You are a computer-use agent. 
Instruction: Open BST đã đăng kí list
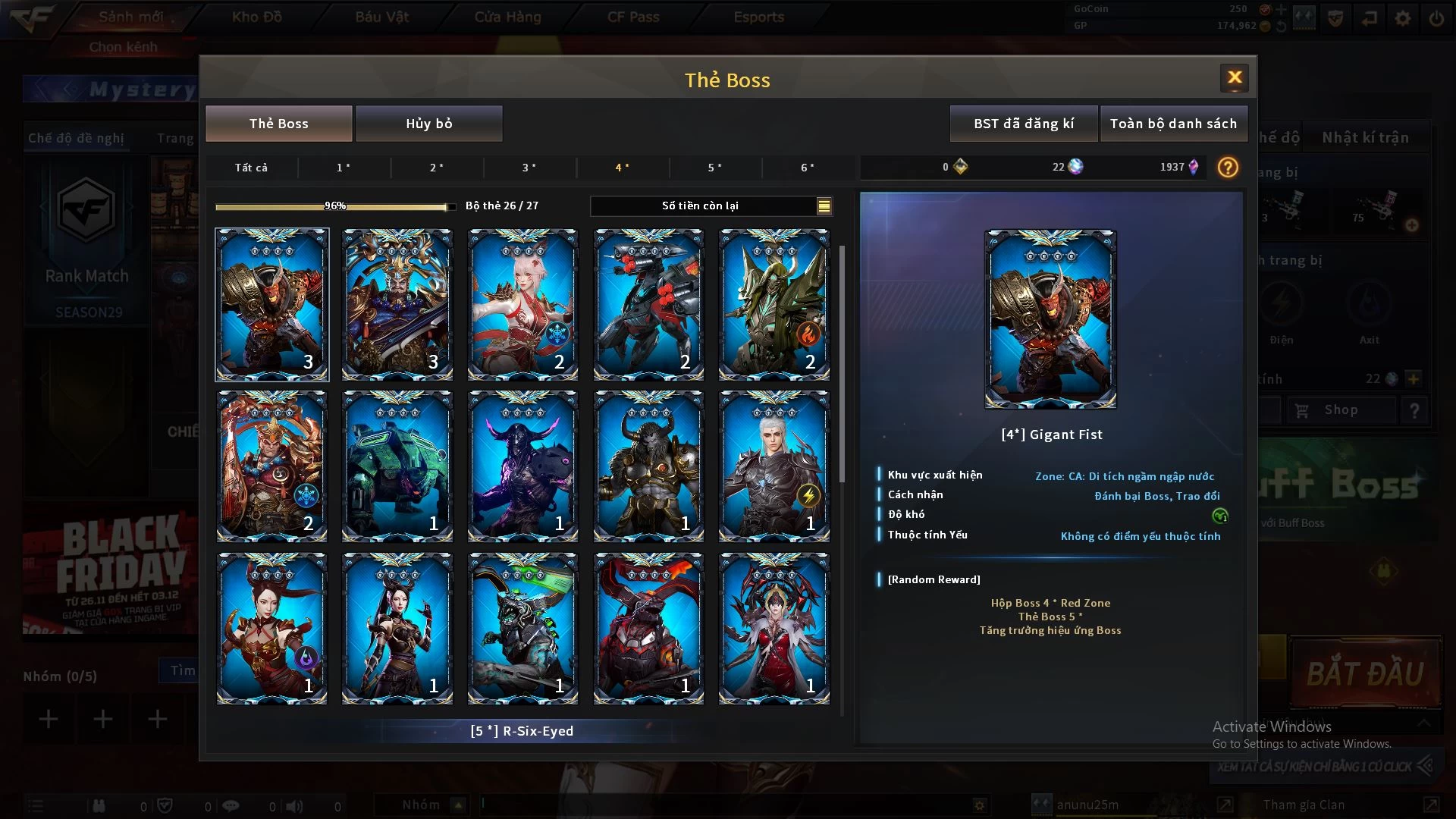click(1023, 124)
